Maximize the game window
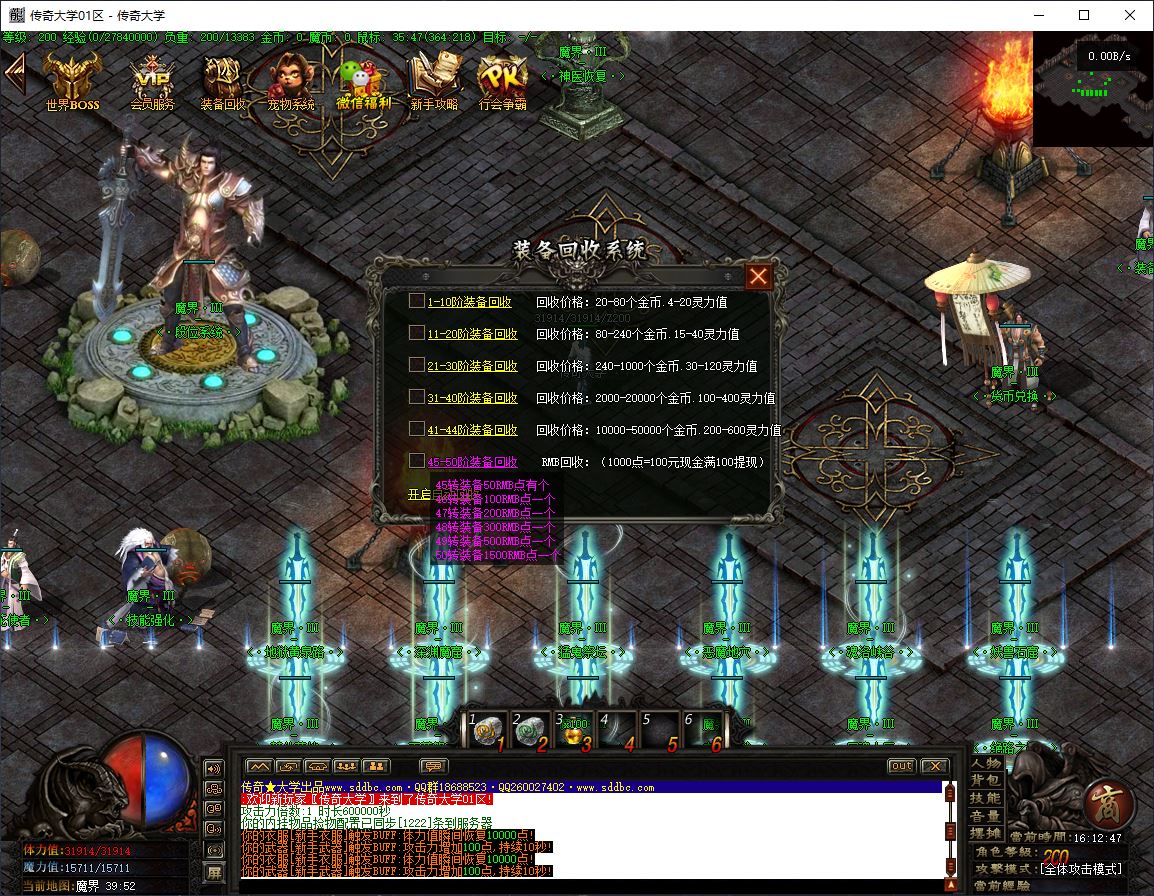The height and width of the screenshot is (896, 1154). click(x=1084, y=15)
